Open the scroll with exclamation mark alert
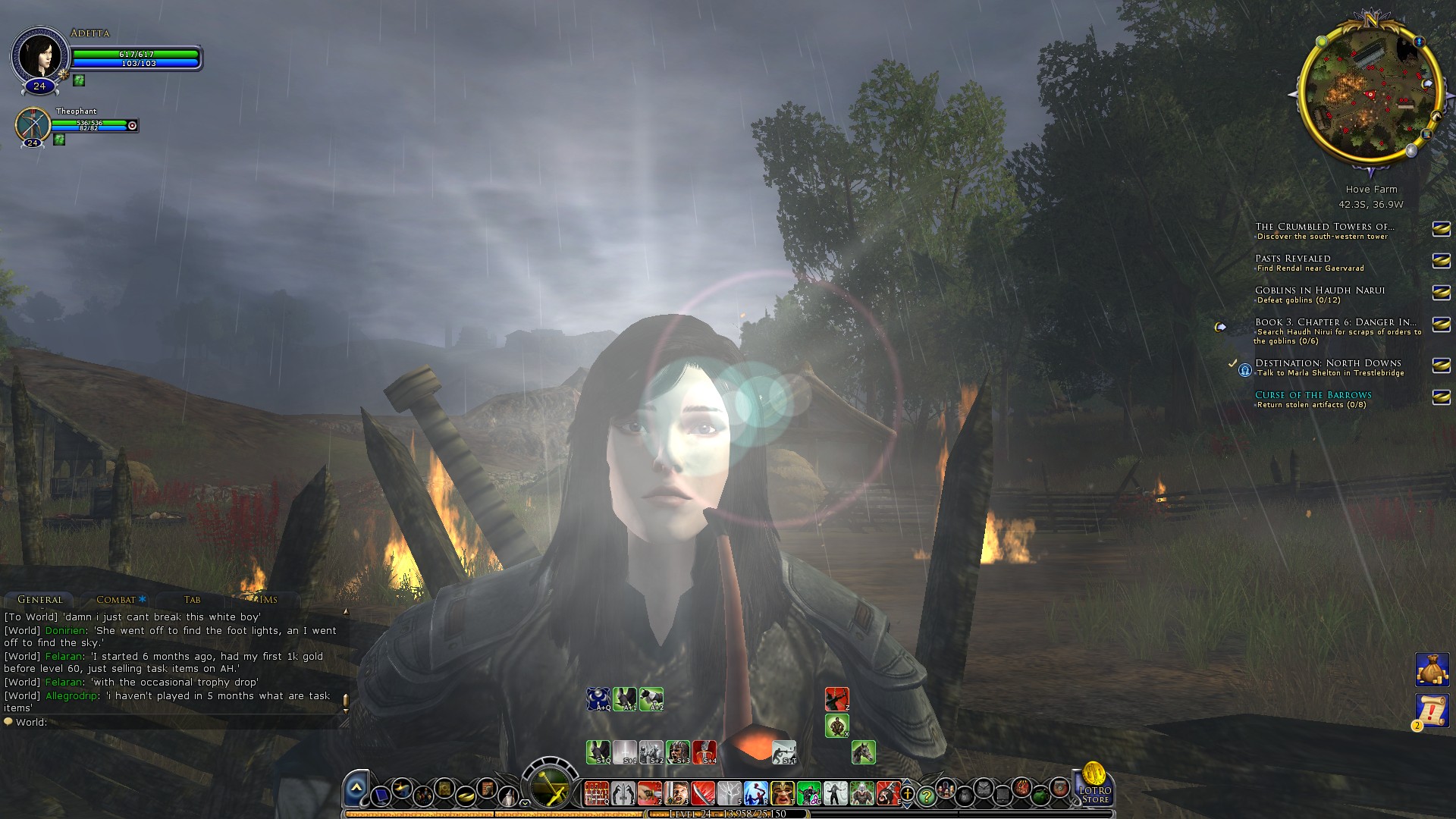This screenshot has height=819, width=1456. pos(1432,711)
